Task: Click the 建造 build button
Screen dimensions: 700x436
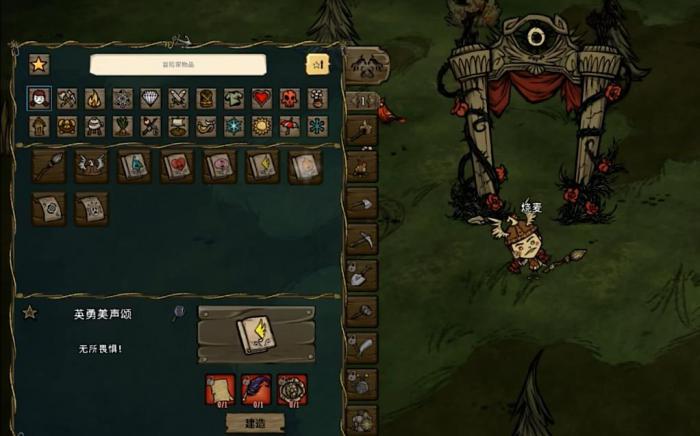Action: [x=257, y=423]
